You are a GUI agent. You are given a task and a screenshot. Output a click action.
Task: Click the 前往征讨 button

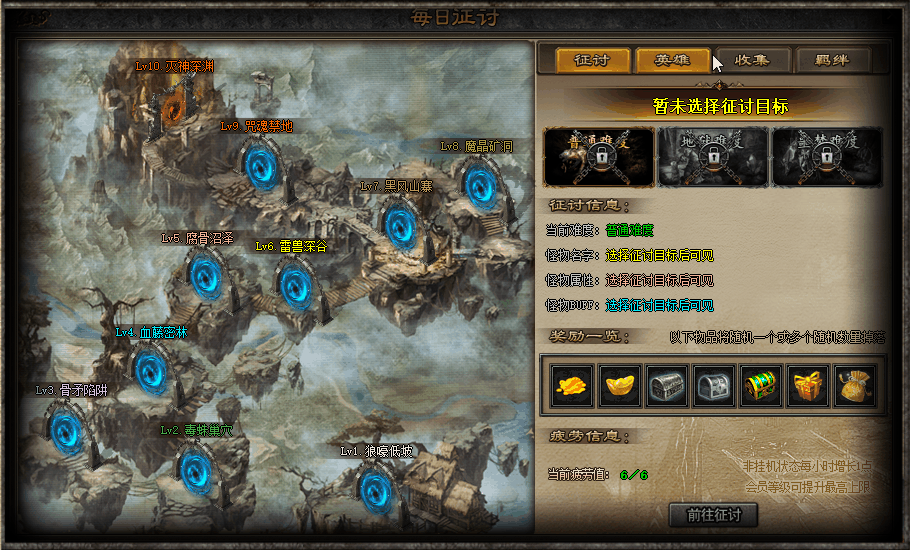[x=713, y=515]
